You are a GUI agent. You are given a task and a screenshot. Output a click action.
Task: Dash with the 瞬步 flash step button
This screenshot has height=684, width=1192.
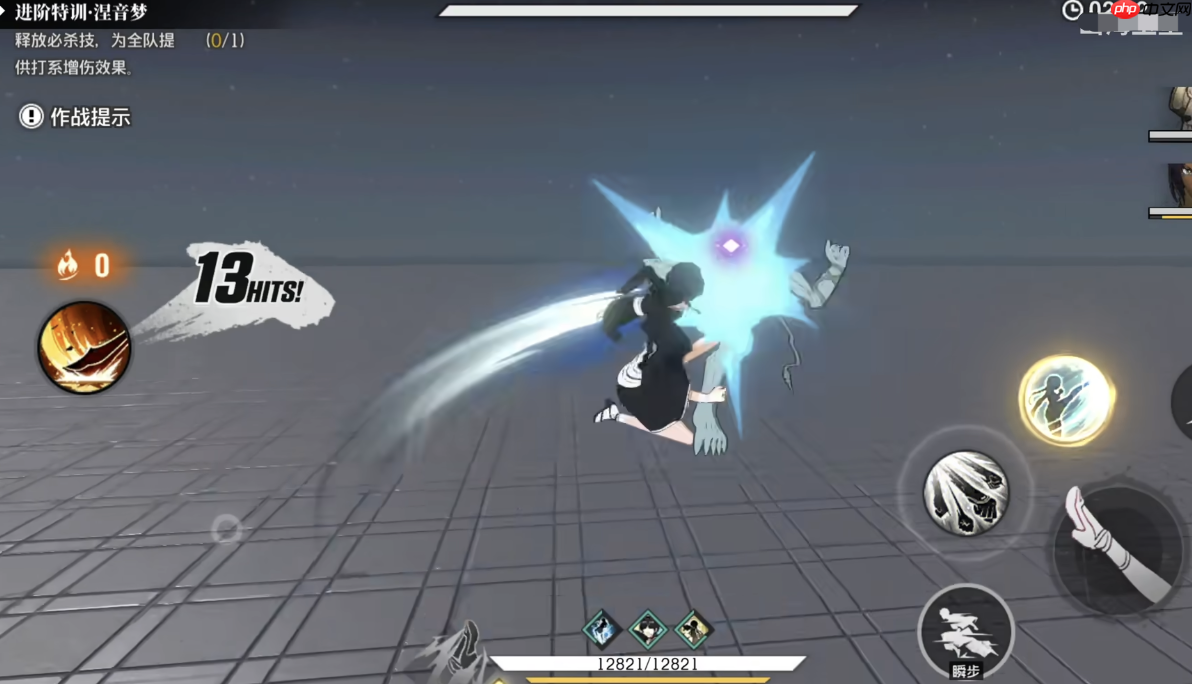pyautogui.click(x=965, y=632)
